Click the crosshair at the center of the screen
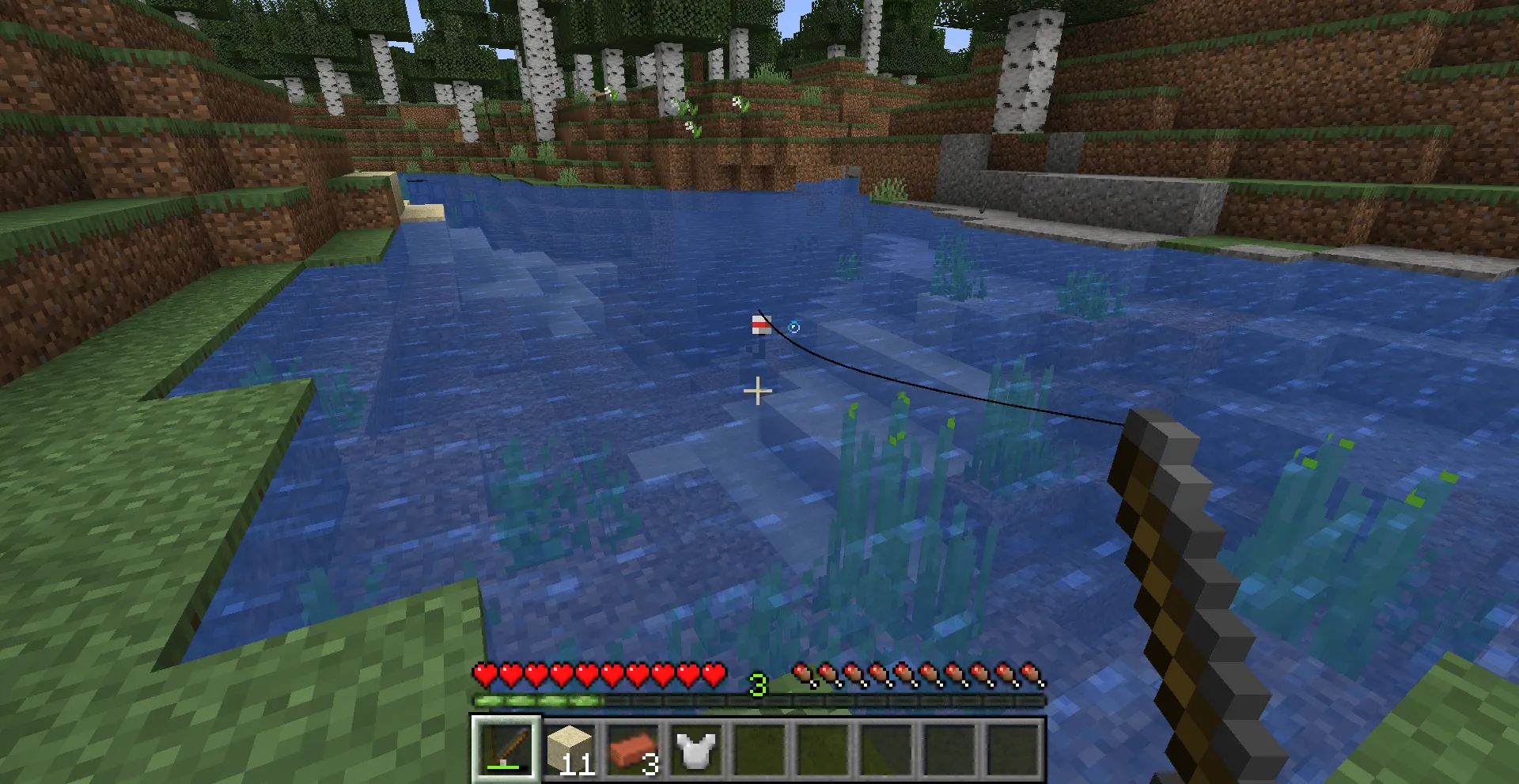The width and height of the screenshot is (1519, 784). click(757, 392)
